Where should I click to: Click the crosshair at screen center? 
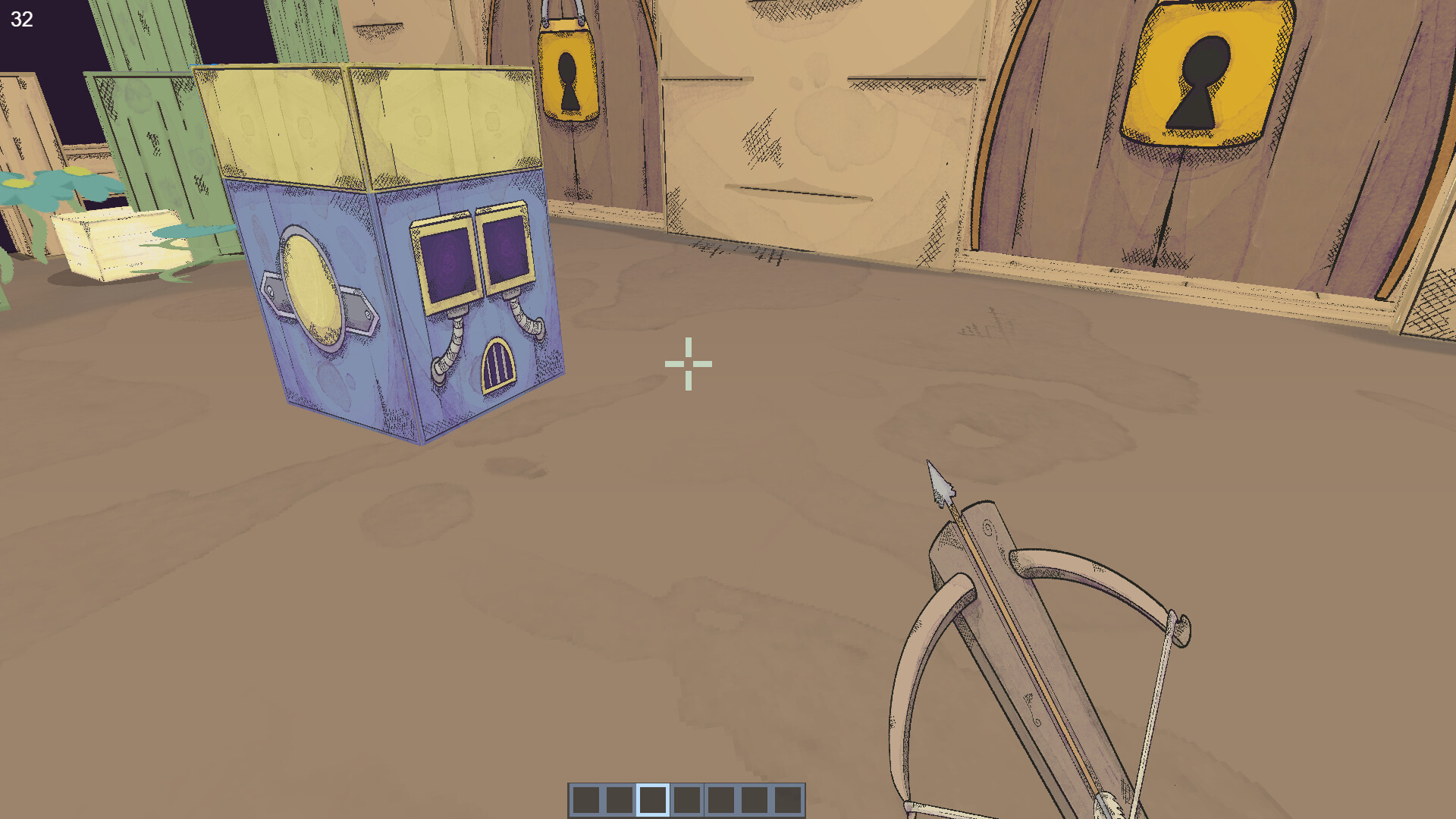pyautogui.click(x=689, y=364)
